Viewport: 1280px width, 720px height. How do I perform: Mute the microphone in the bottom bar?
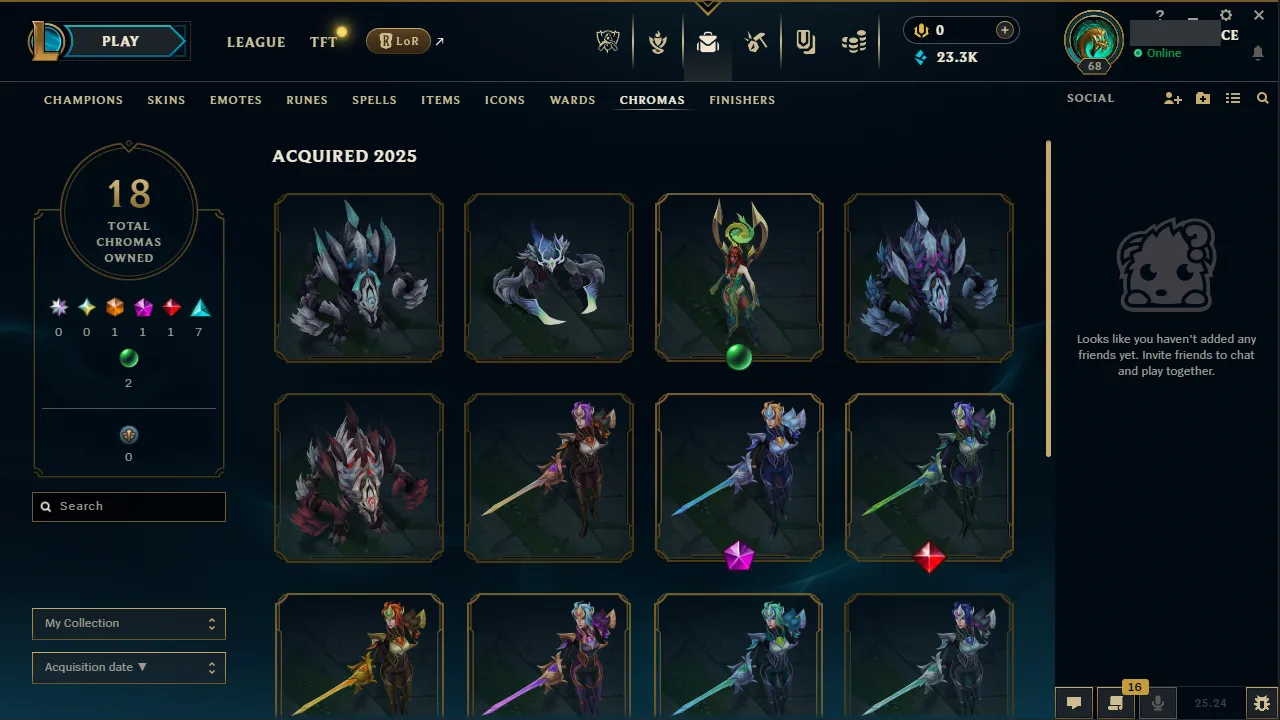click(1157, 701)
